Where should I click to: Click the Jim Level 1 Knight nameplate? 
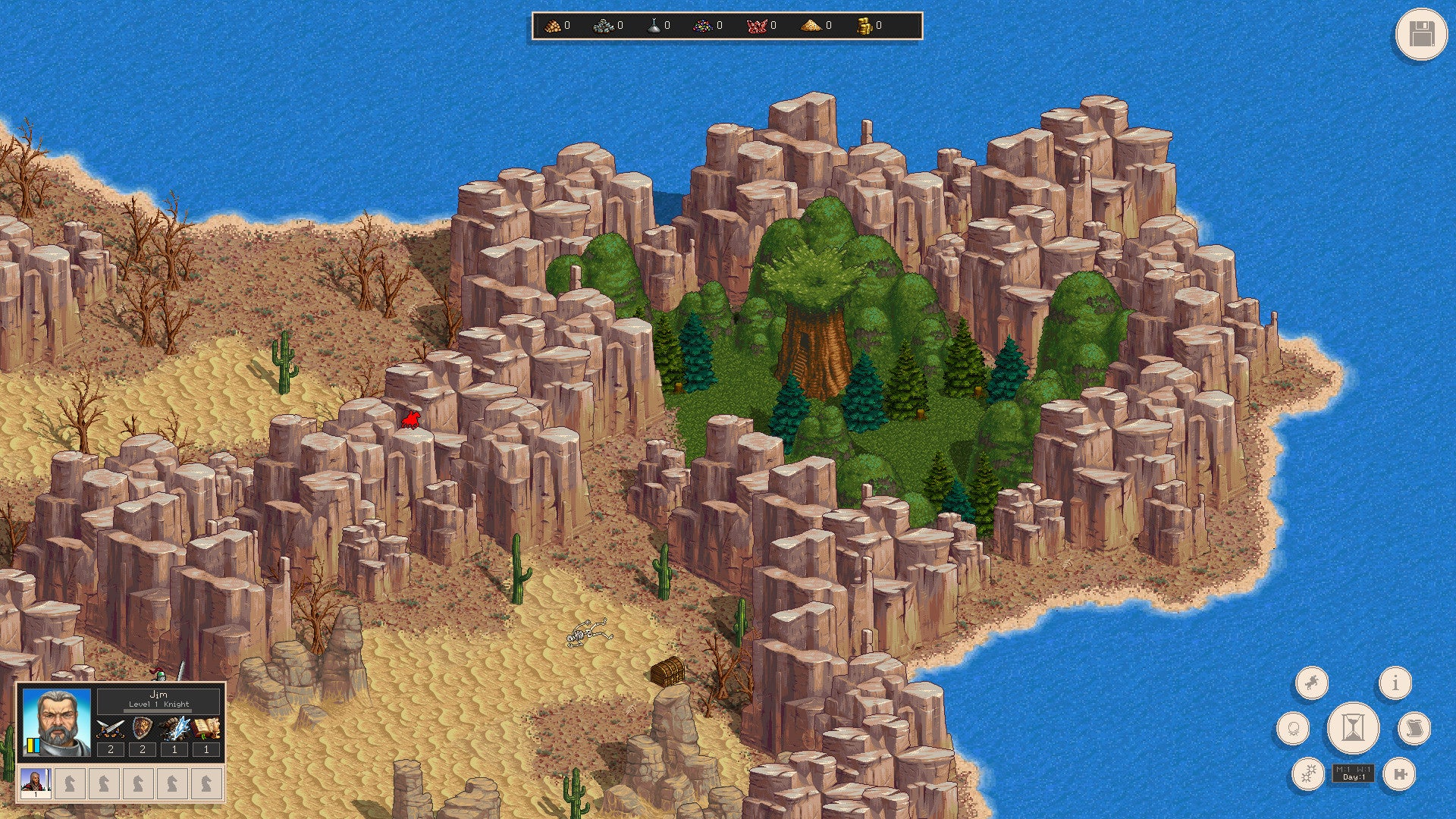[x=158, y=699]
